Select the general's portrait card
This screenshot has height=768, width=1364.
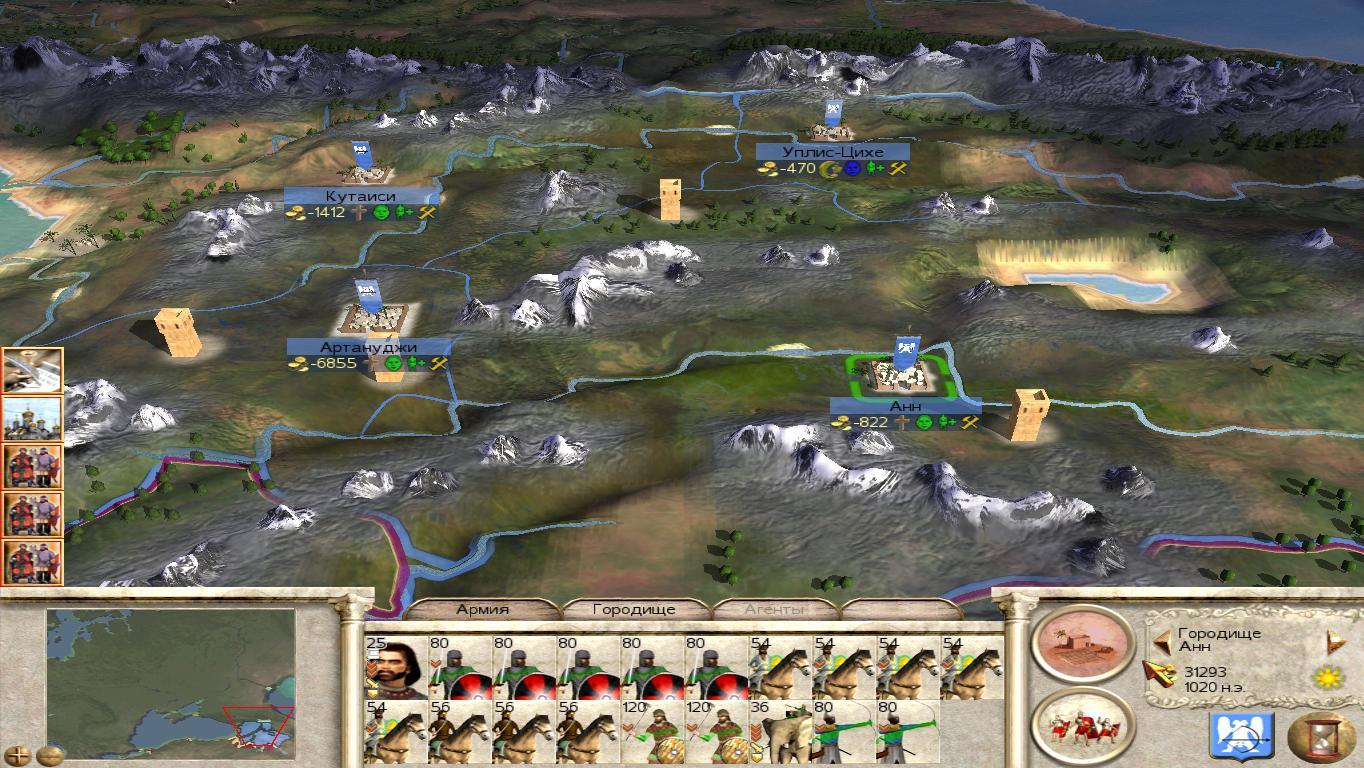pyautogui.click(x=396, y=667)
